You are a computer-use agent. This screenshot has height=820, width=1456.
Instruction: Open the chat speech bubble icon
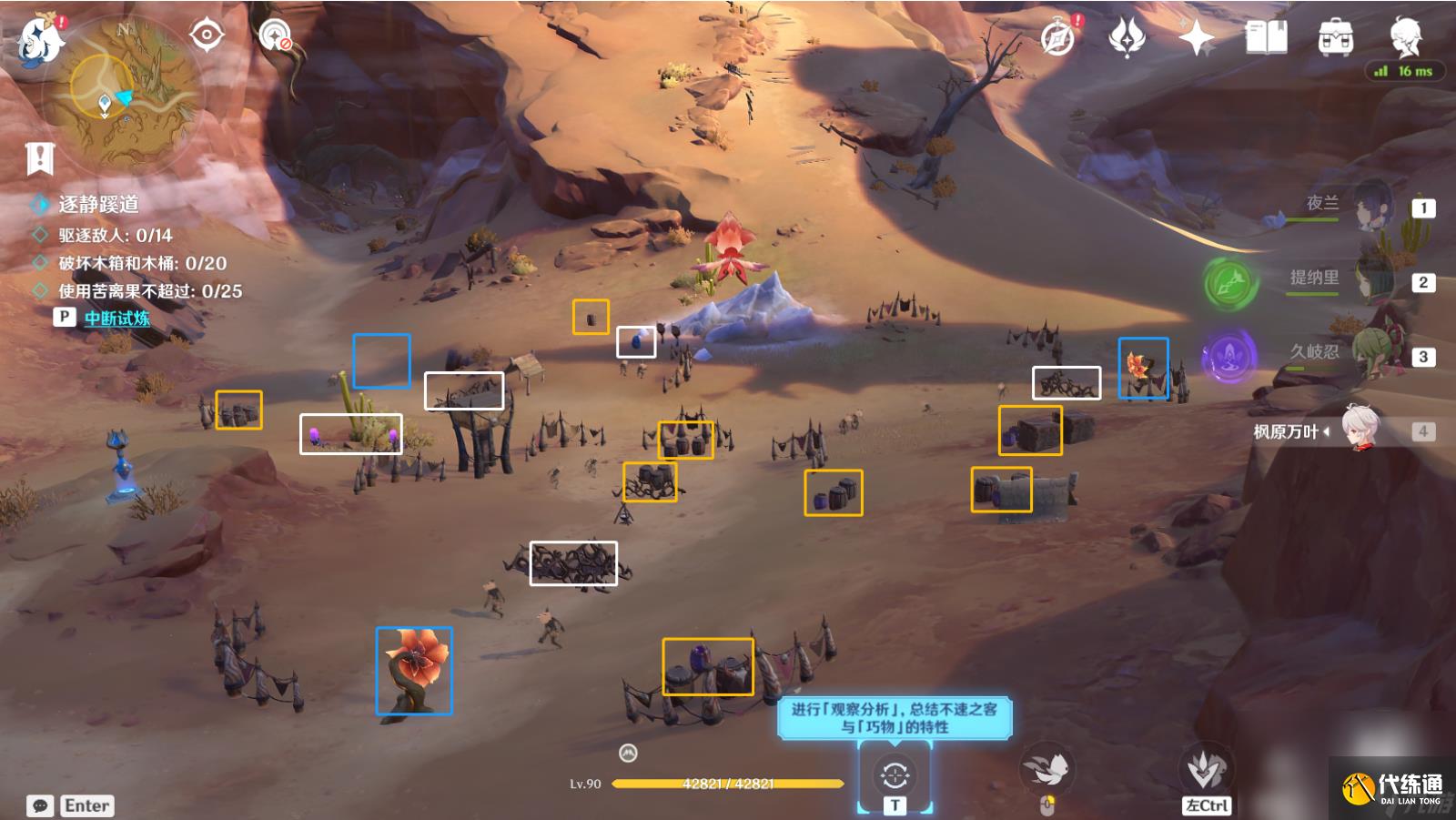pos(40,805)
